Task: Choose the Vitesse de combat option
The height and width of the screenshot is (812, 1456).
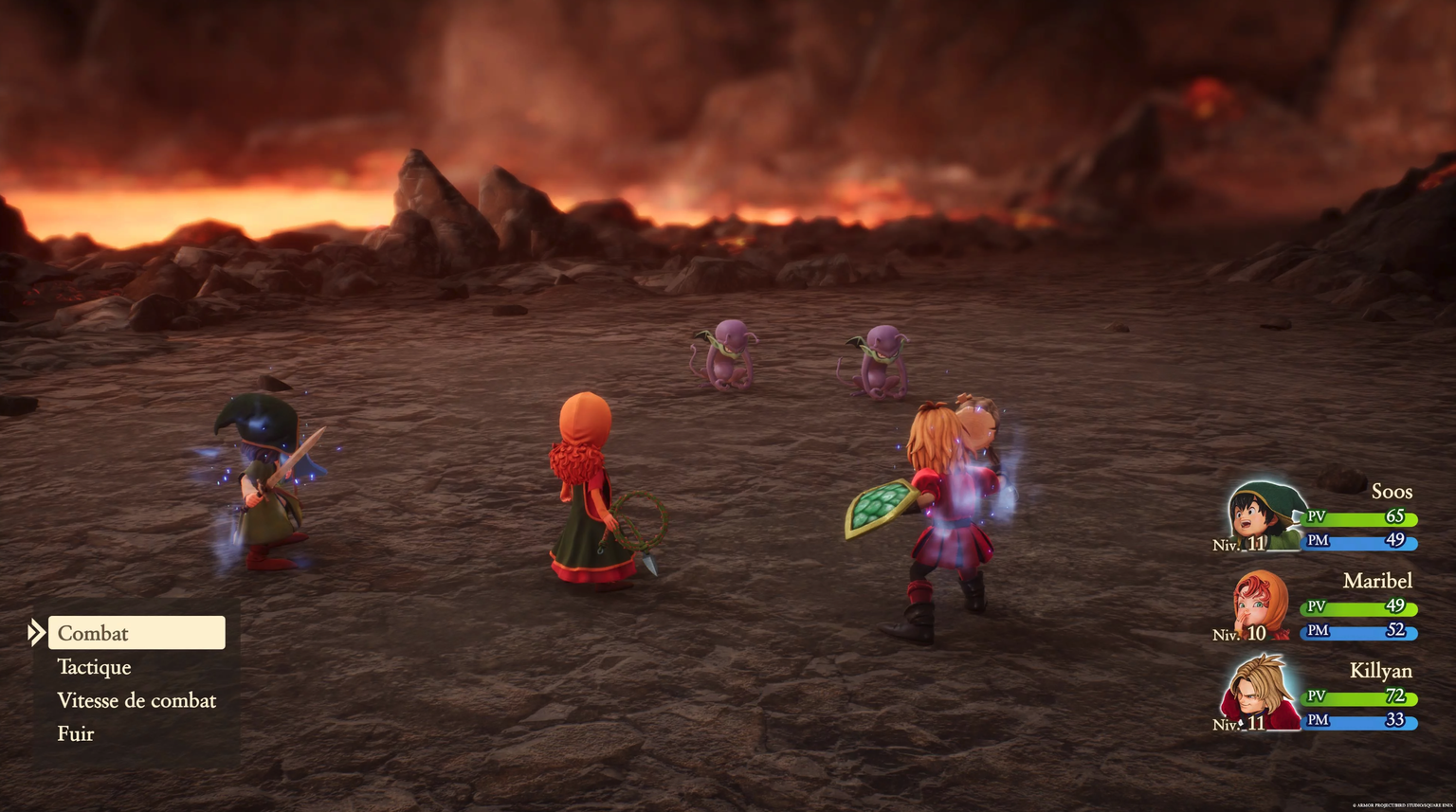Action: (136, 700)
